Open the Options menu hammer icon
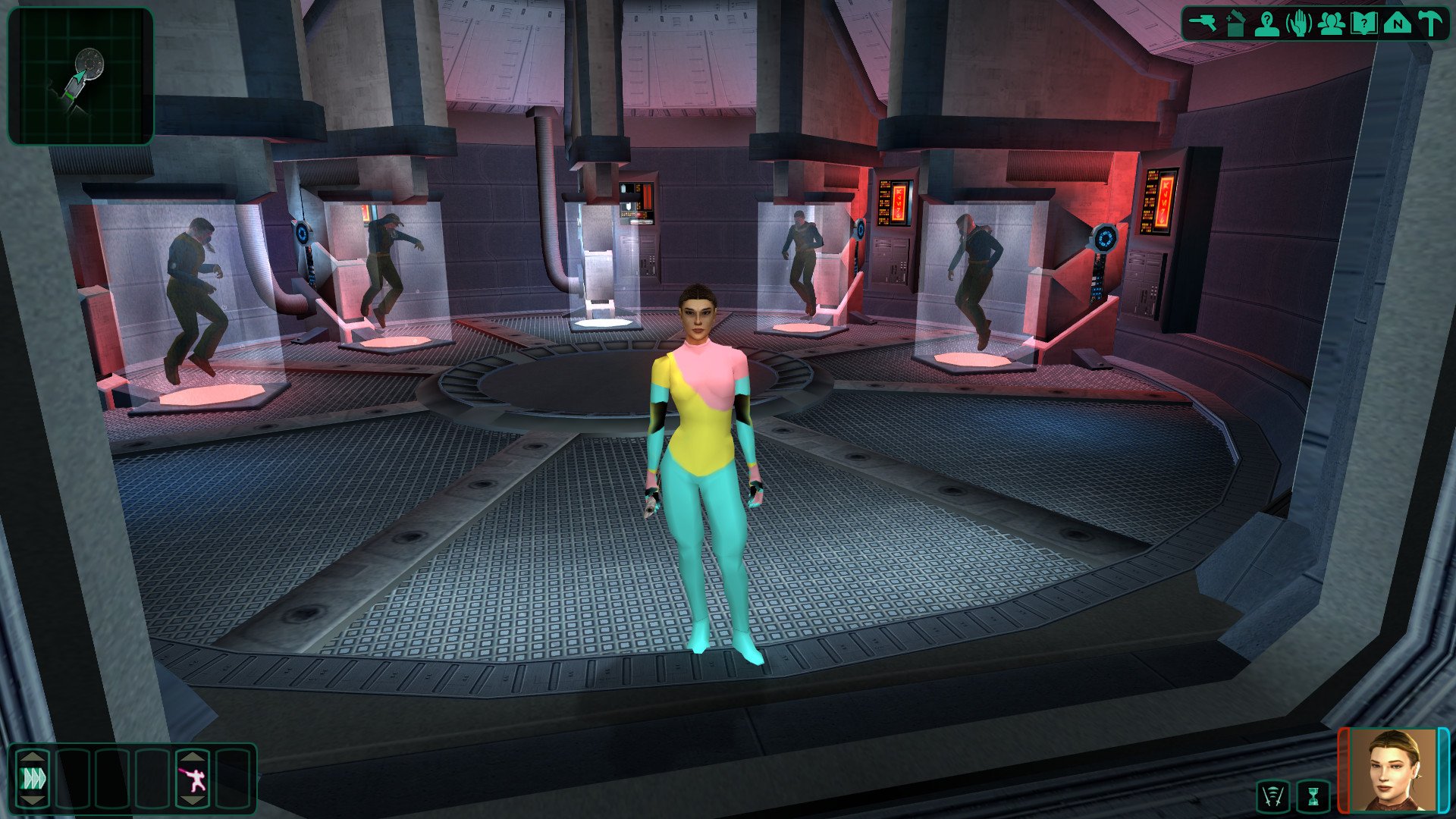 coord(1429,23)
